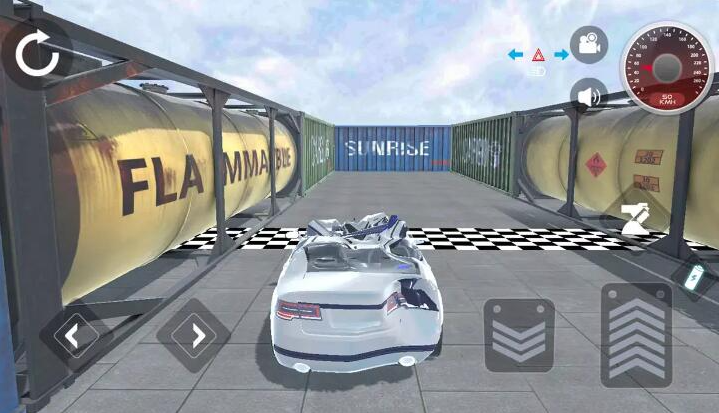Tap the circular restart arrow button
719x413 pixels.
tap(38, 55)
